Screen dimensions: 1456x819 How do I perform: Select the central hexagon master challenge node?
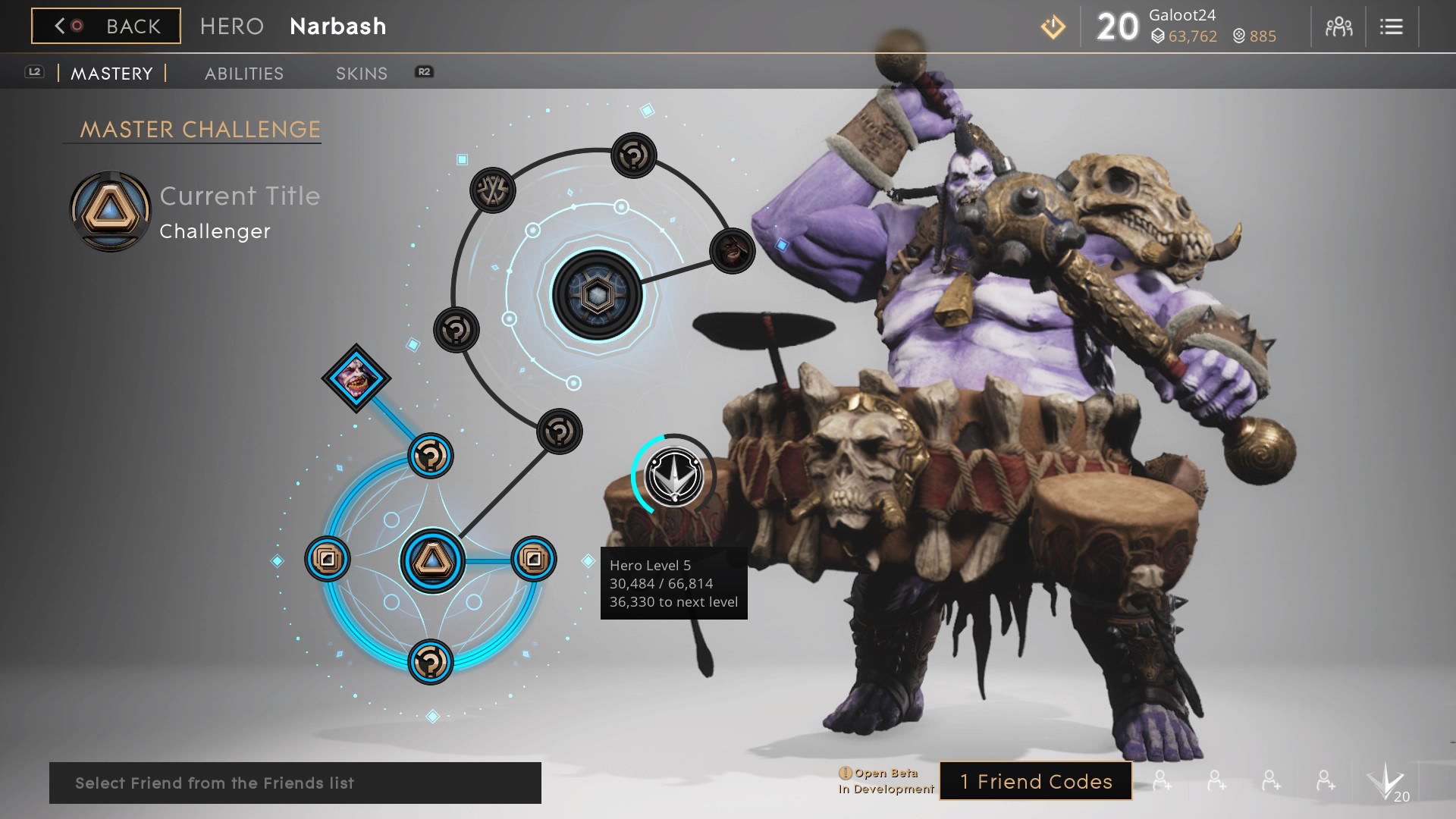pos(597,295)
